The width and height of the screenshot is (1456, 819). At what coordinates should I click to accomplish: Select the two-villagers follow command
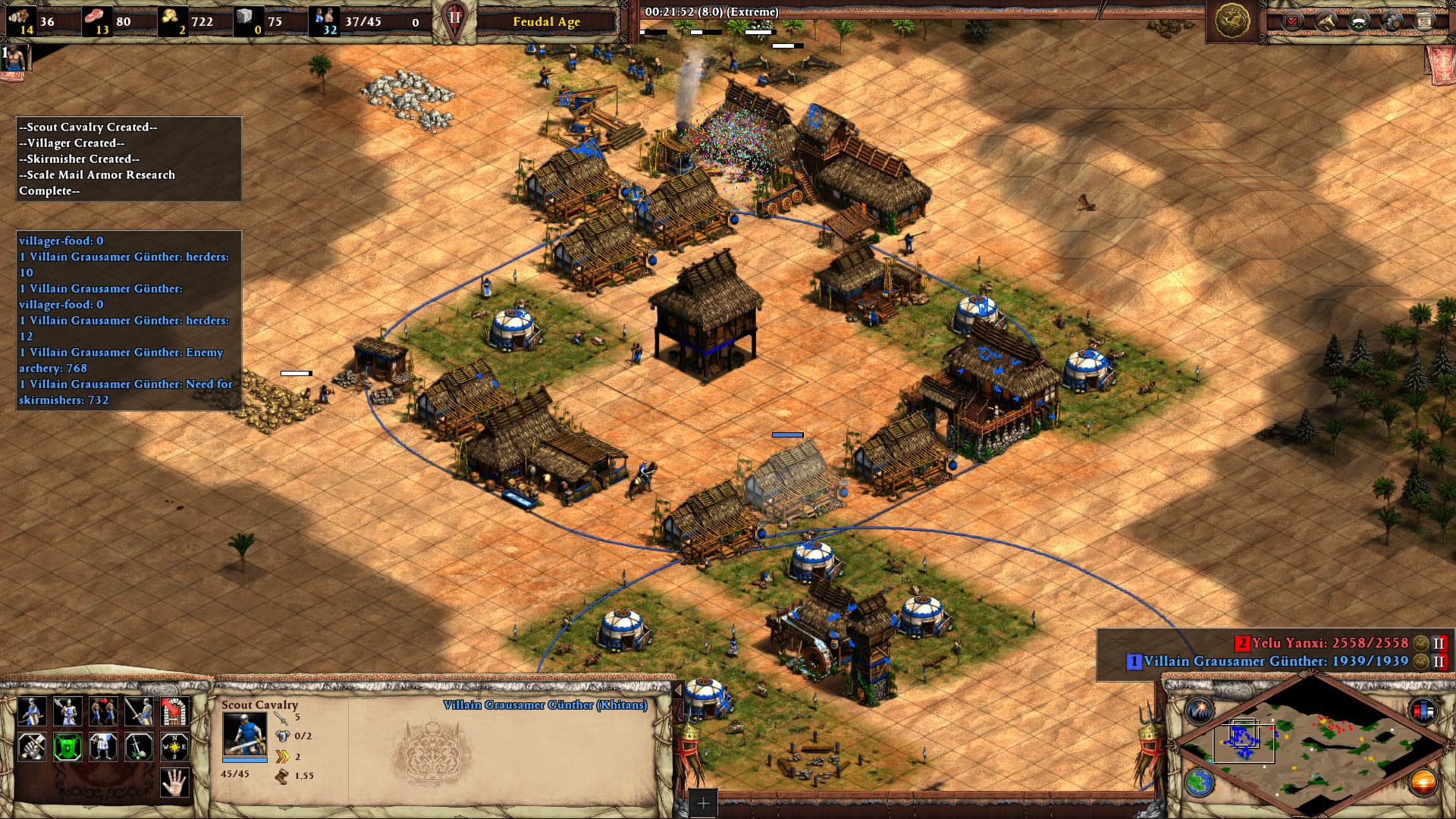(x=103, y=711)
